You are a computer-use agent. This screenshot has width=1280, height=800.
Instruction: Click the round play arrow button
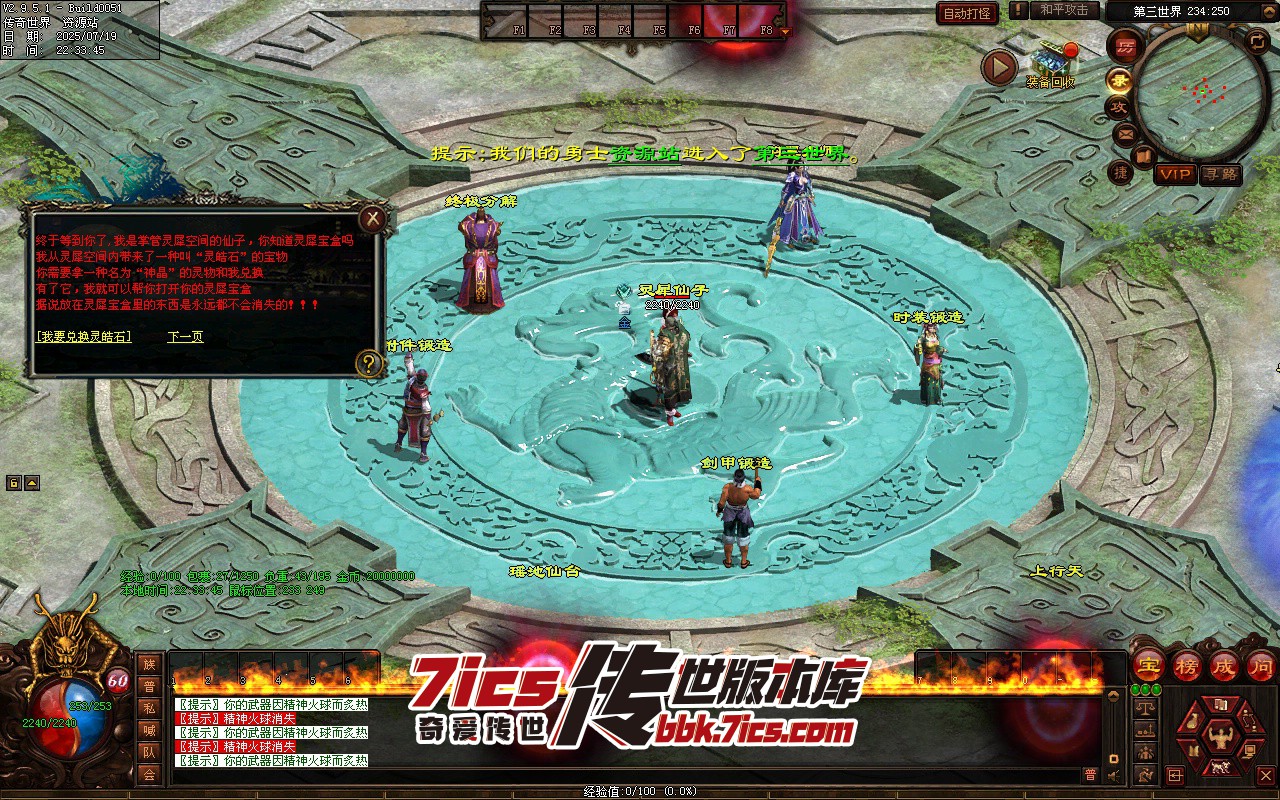click(x=998, y=67)
